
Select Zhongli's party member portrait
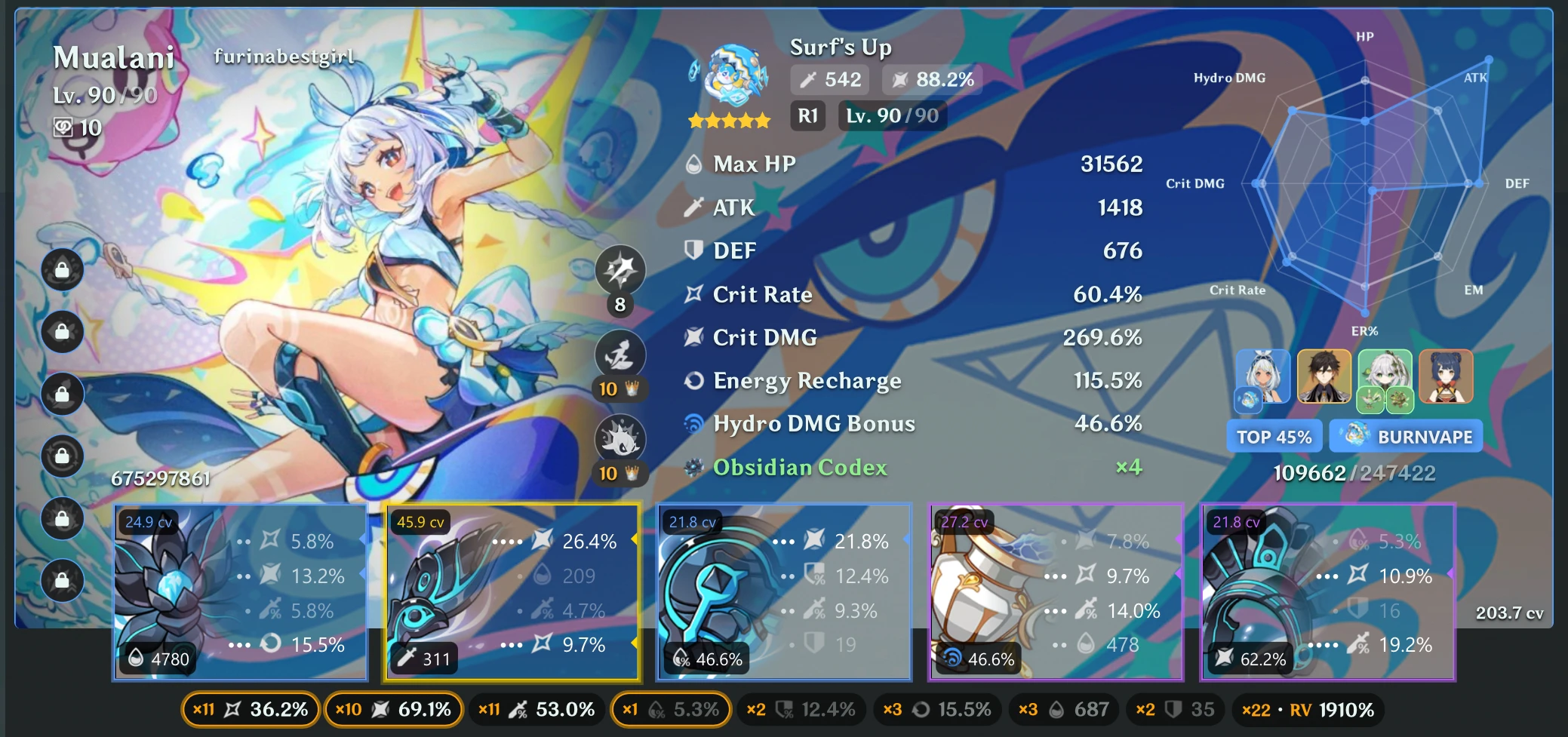point(1324,376)
